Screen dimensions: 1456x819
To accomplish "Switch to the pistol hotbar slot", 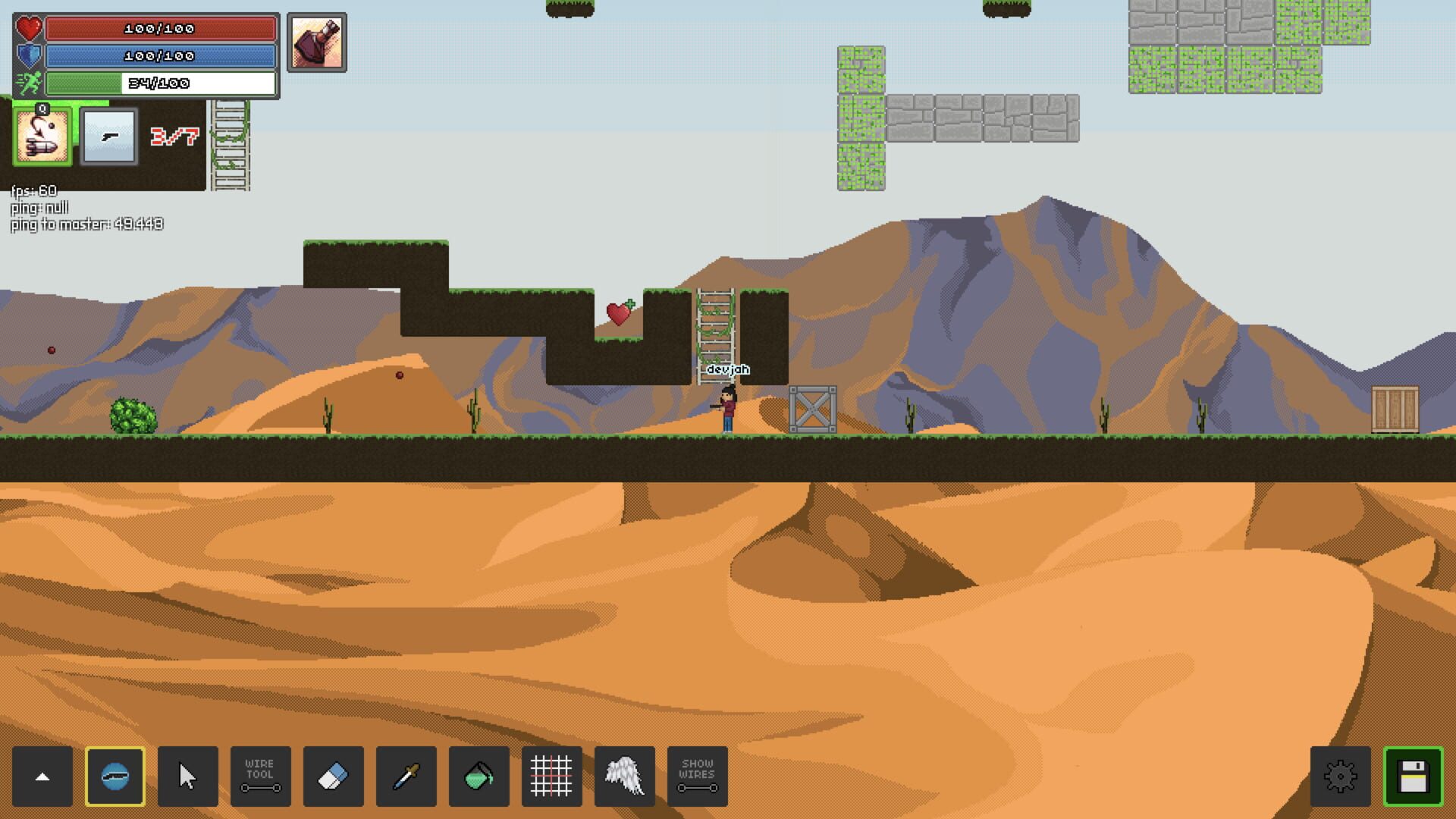I will tap(108, 136).
